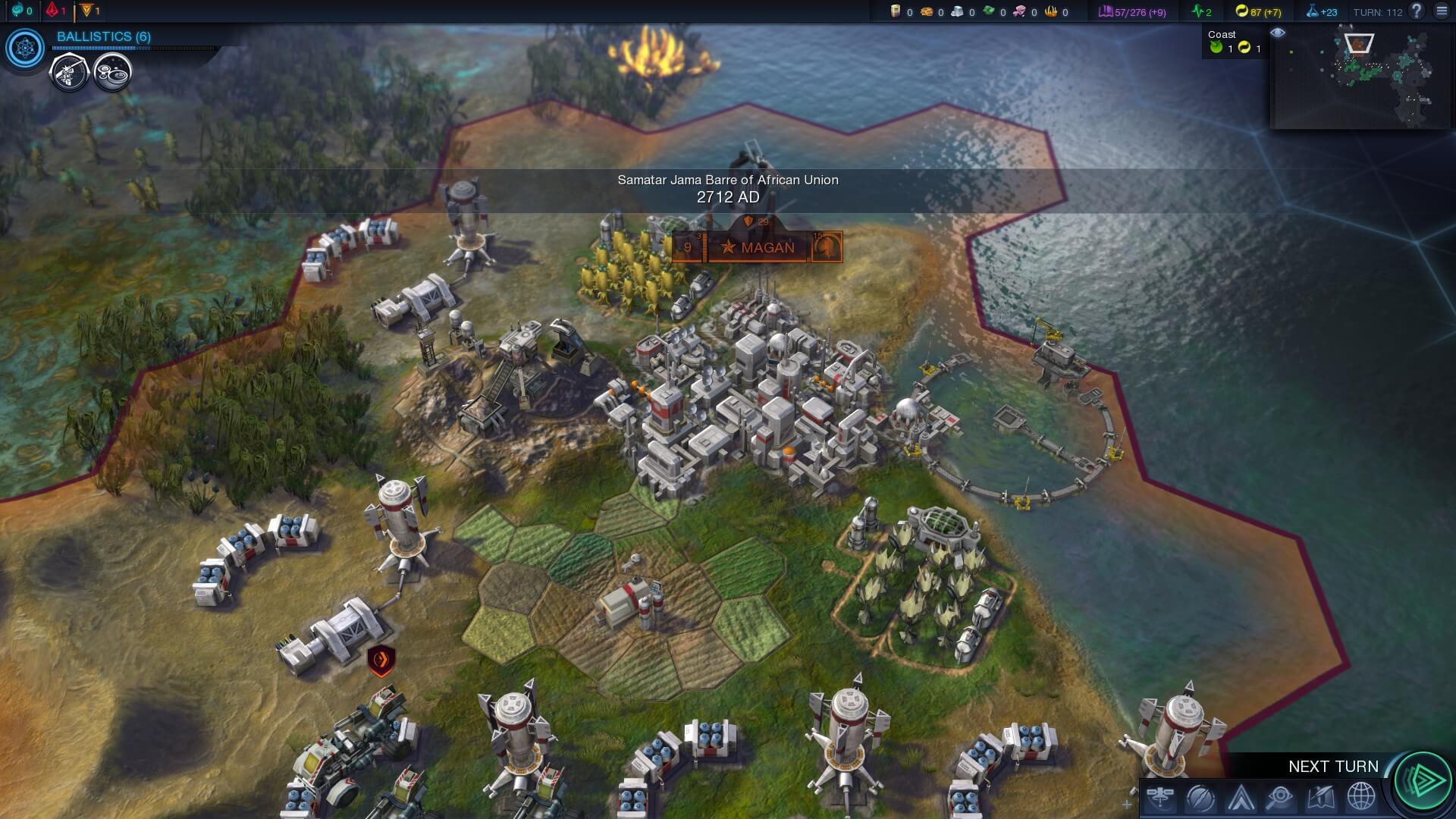Open the research web atom button

pos(26,49)
